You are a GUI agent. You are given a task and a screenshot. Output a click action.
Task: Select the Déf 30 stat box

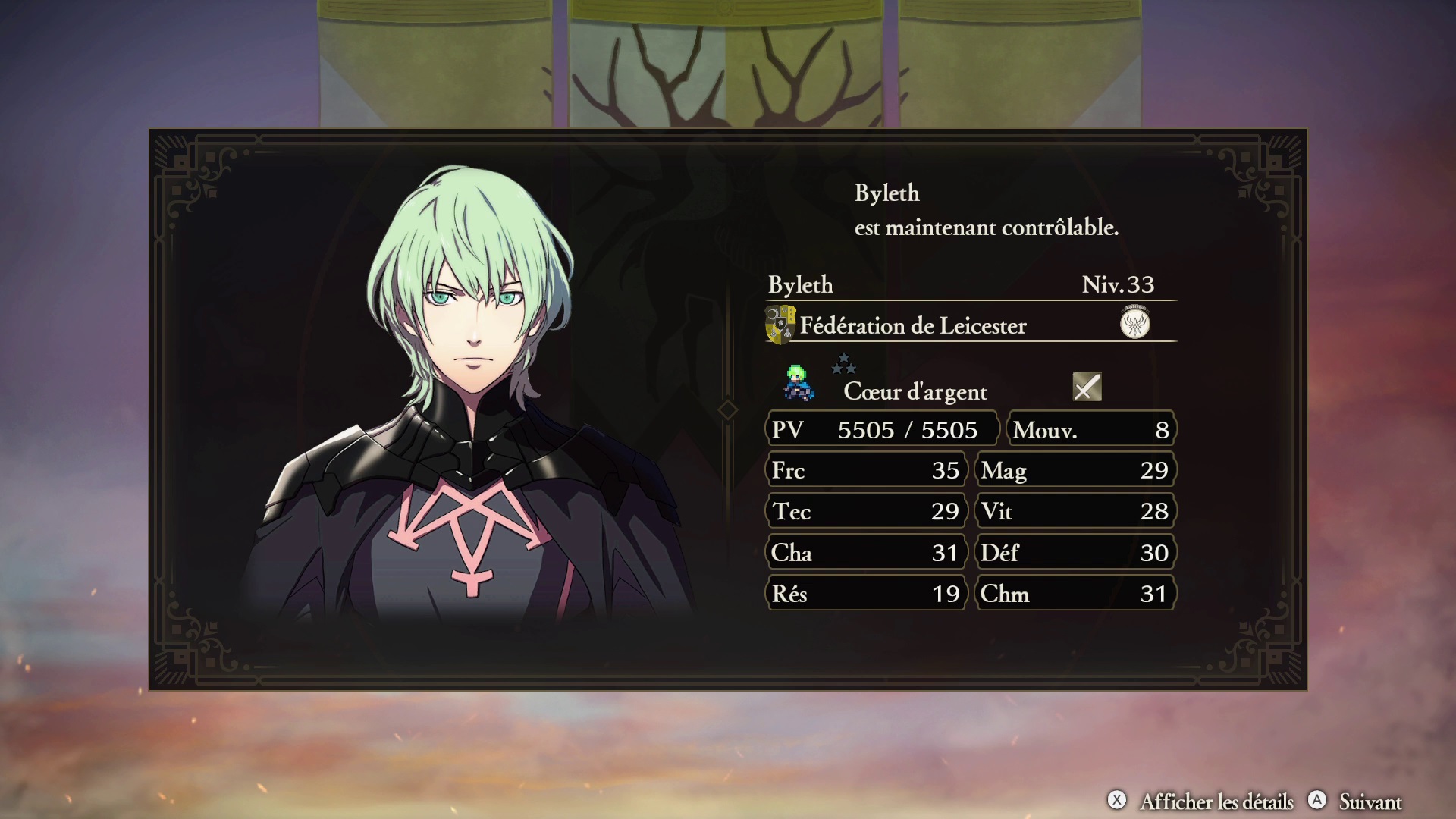click(x=1075, y=553)
